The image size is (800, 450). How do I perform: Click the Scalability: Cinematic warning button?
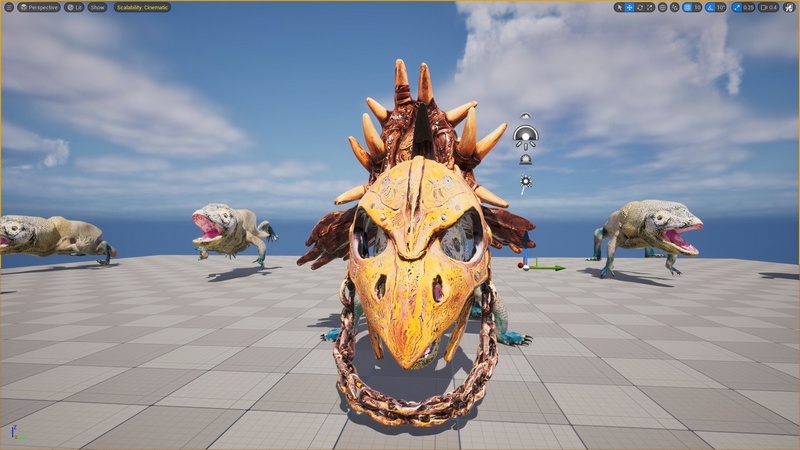pyautogui.click(x=142, y=7)
